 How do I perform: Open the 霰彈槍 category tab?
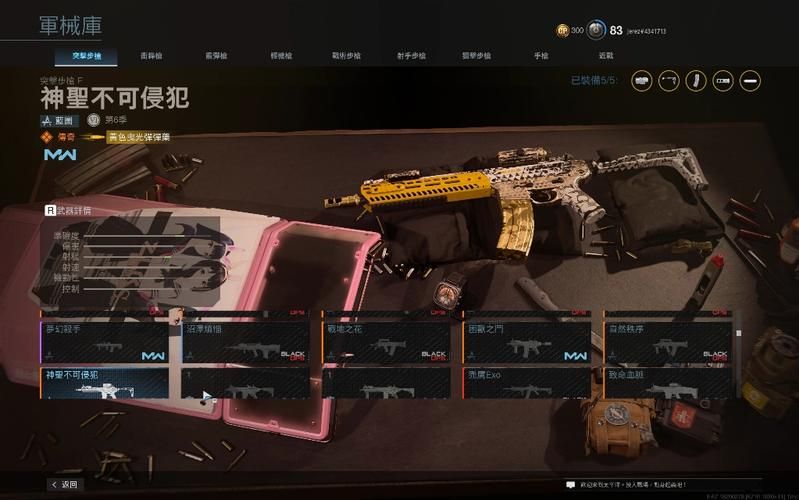click(x=216, y=56)
